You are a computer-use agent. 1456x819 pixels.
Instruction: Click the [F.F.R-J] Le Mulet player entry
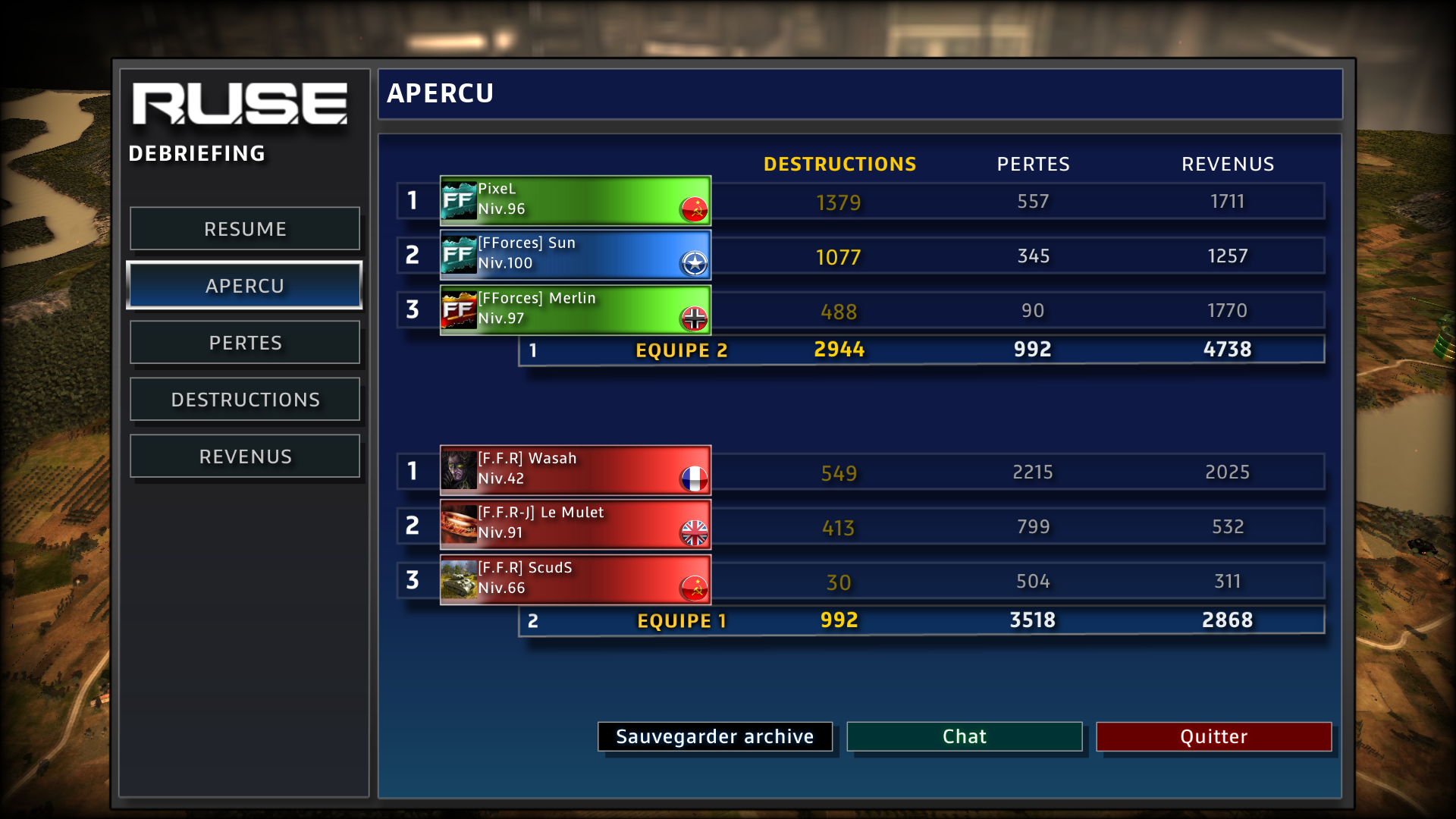[x=575, y=525]
